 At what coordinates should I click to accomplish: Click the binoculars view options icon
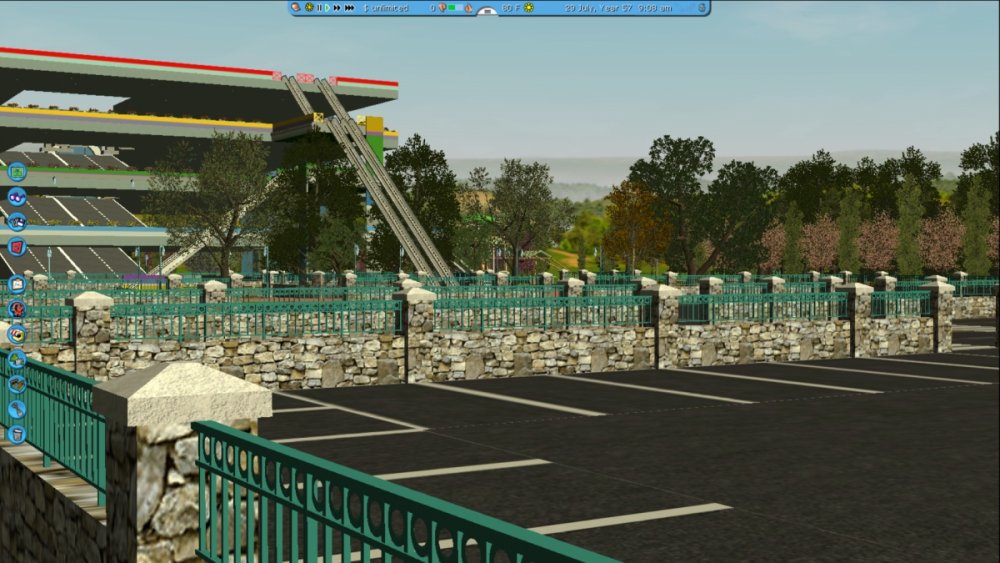[17, 196]
